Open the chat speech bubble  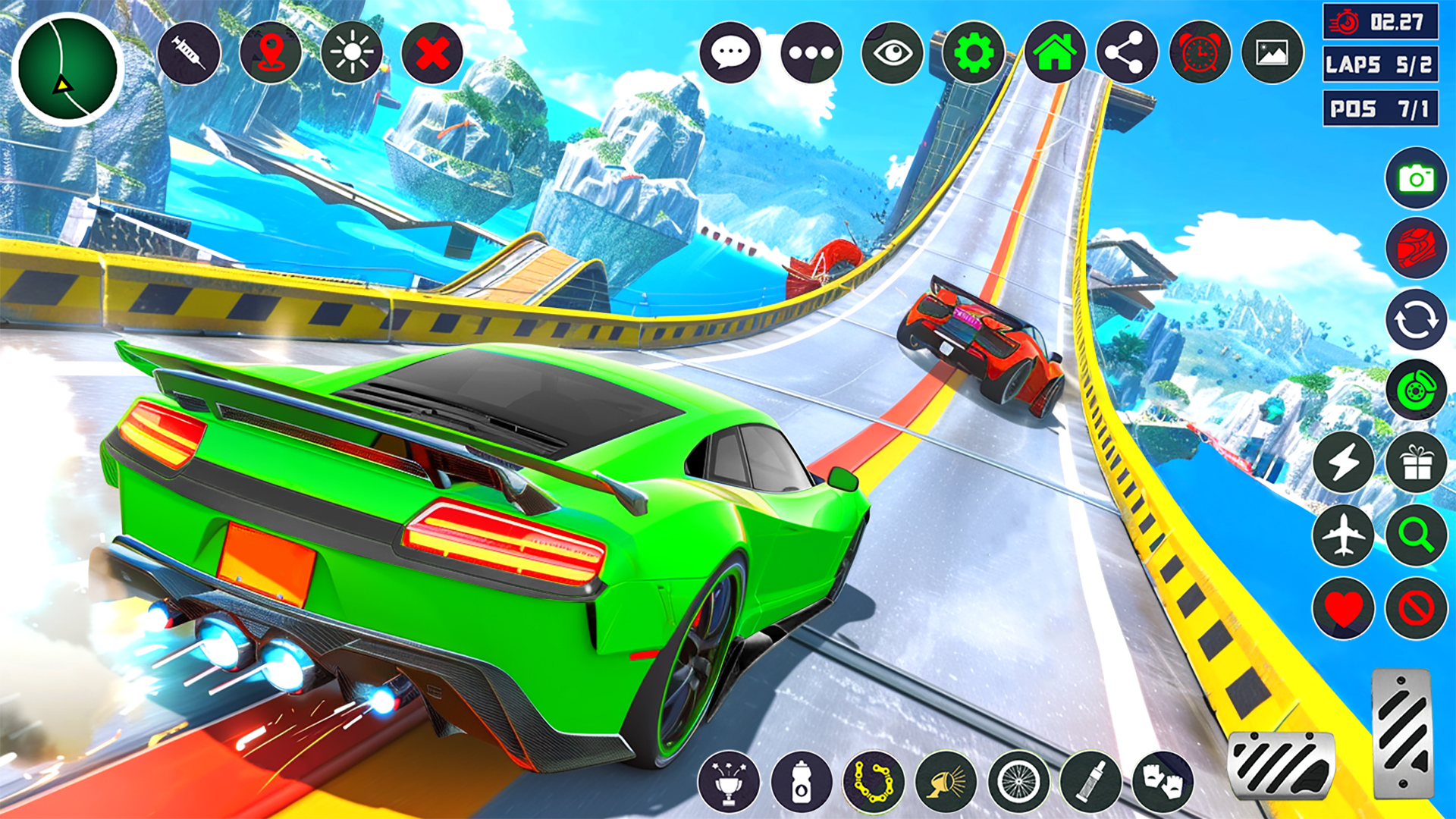(x=730, y=53)
